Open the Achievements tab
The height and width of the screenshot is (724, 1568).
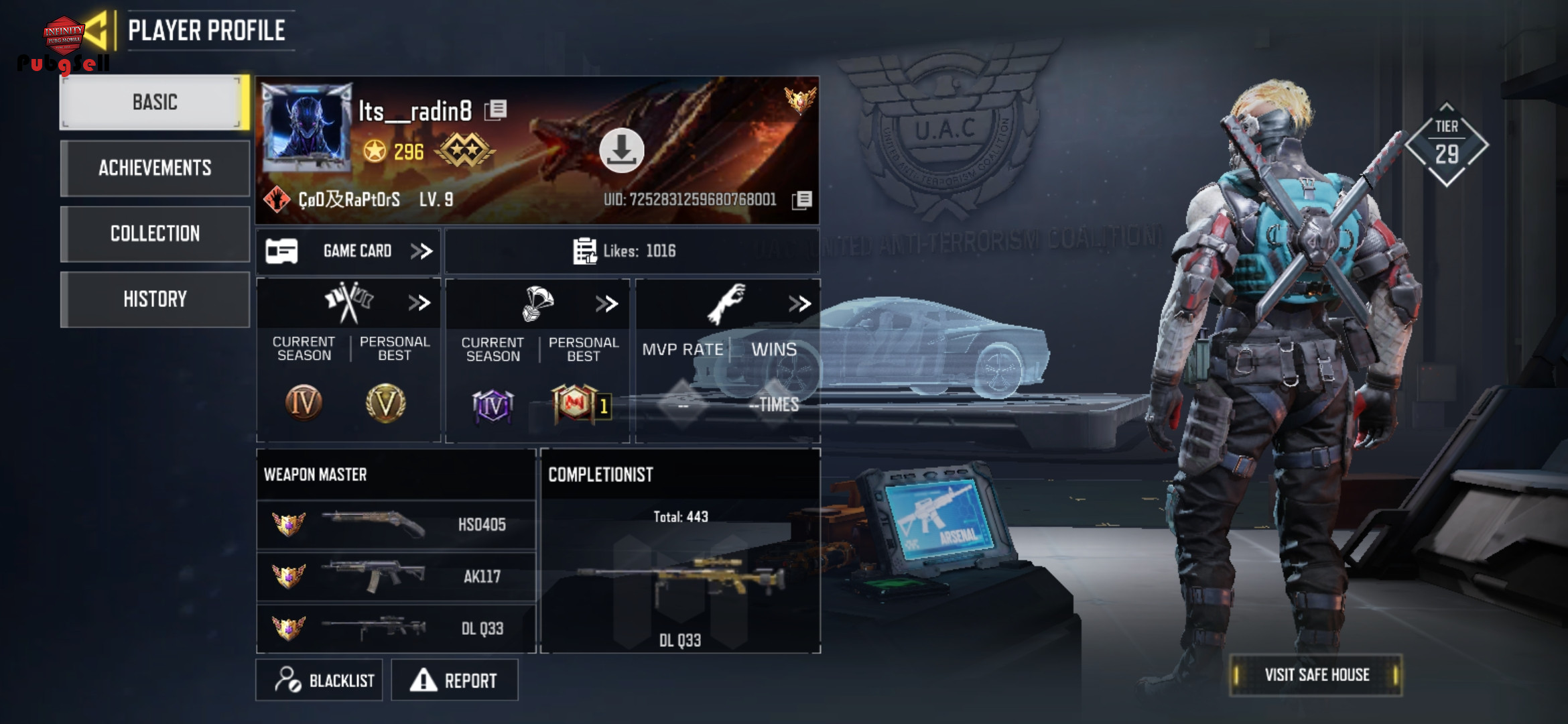(x=154, y=168)
